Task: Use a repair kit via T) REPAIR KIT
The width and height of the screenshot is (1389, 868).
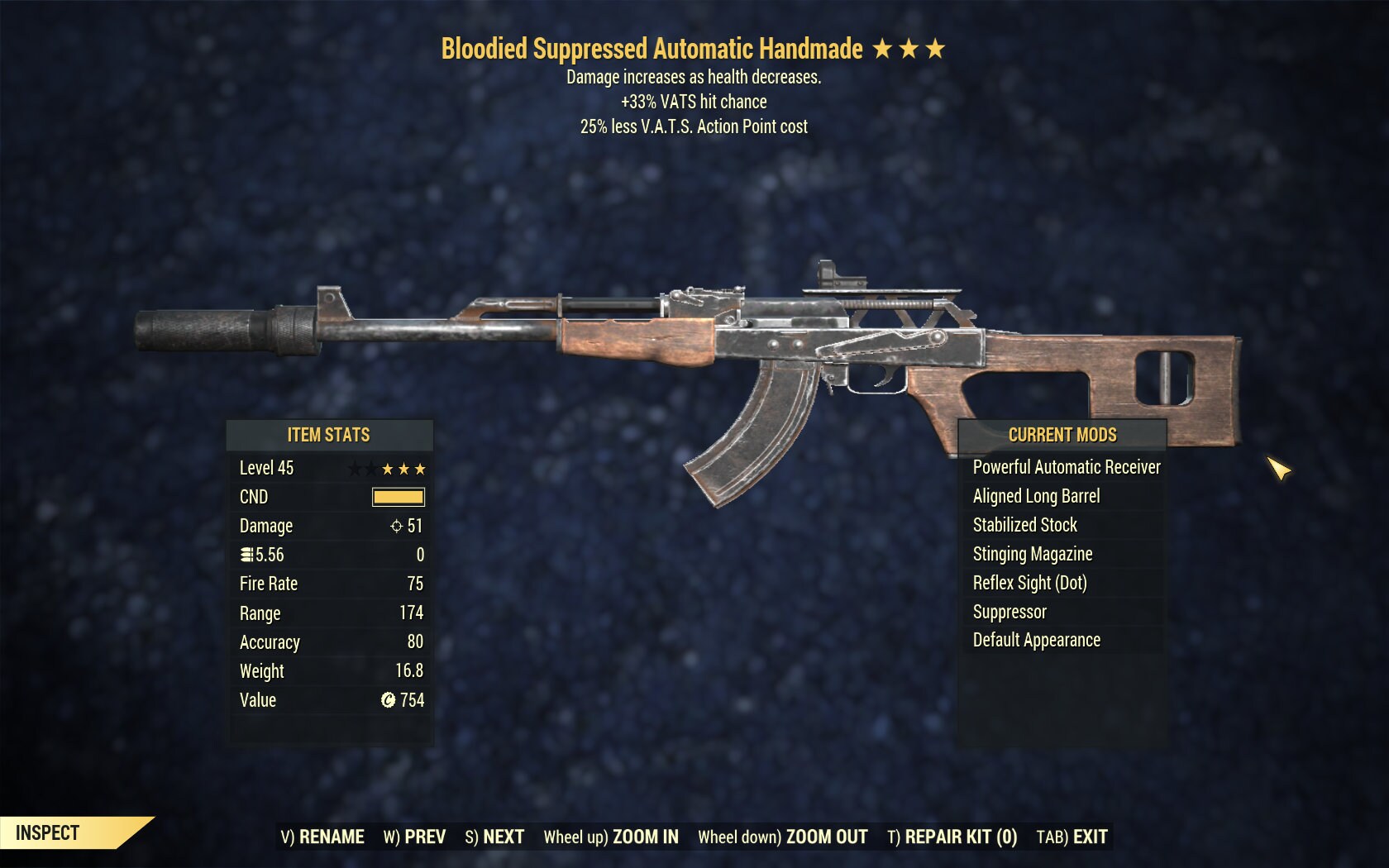Action: (x=951, y=837)
